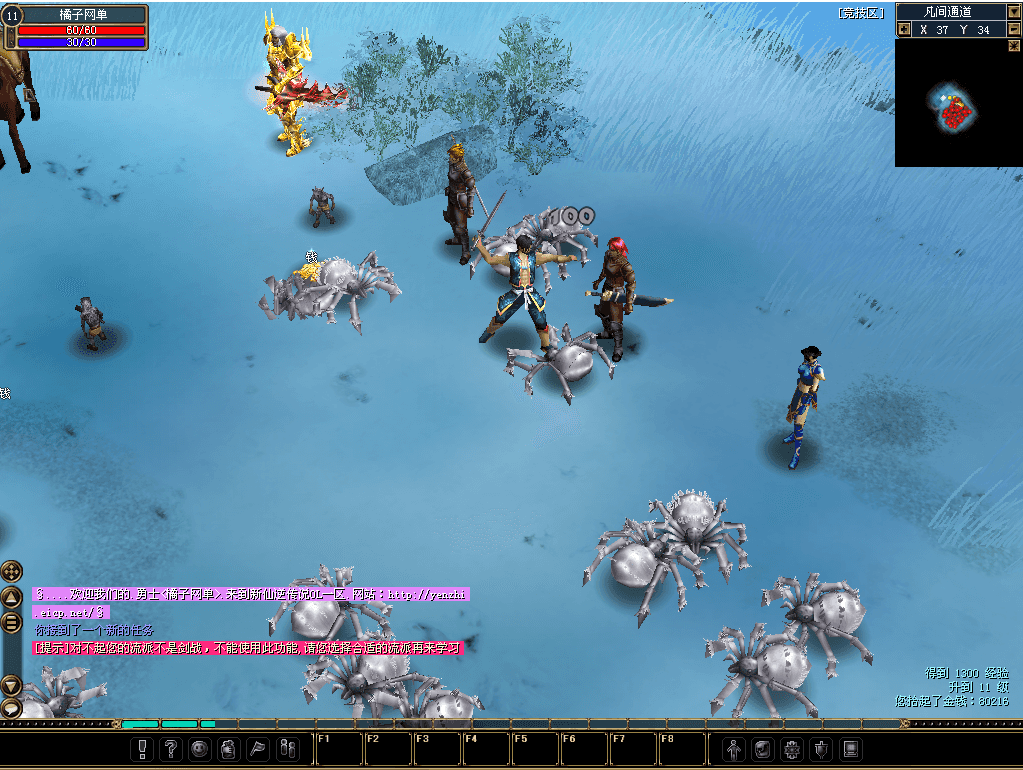Open the dropdown arrow beside 凡间通道

(1014, 12)
